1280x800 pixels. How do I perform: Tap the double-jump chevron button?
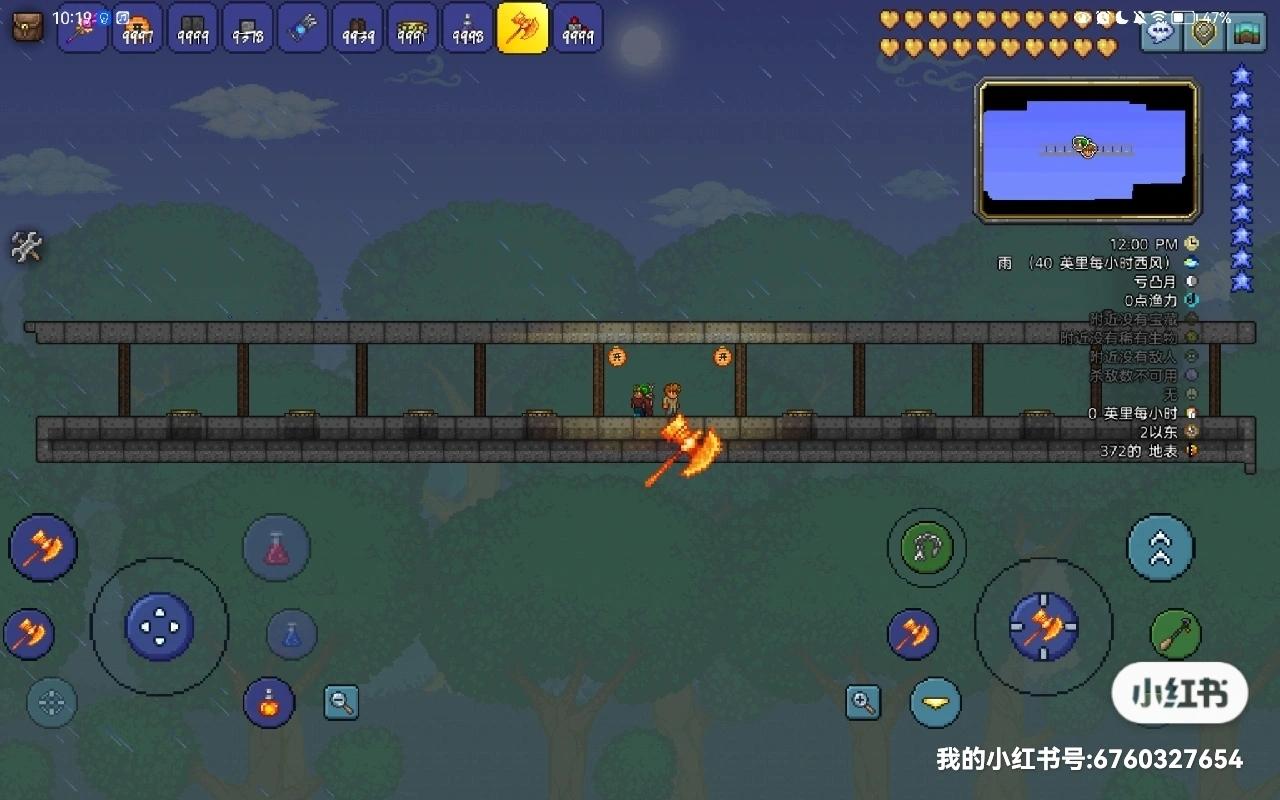pos(1160,548)
